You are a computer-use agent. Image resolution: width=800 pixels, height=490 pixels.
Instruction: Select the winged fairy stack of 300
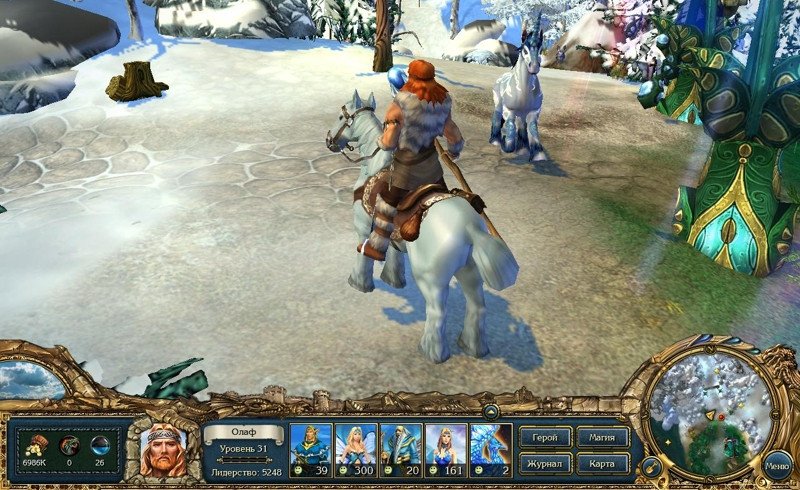[355, 450]
